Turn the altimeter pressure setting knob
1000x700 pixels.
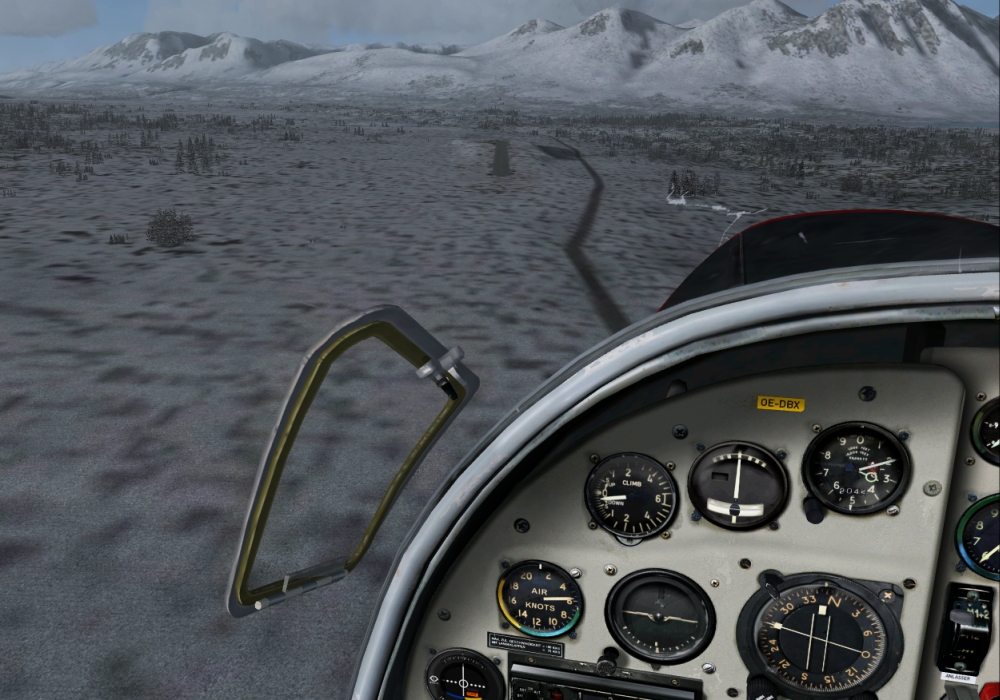pos(815,509)
